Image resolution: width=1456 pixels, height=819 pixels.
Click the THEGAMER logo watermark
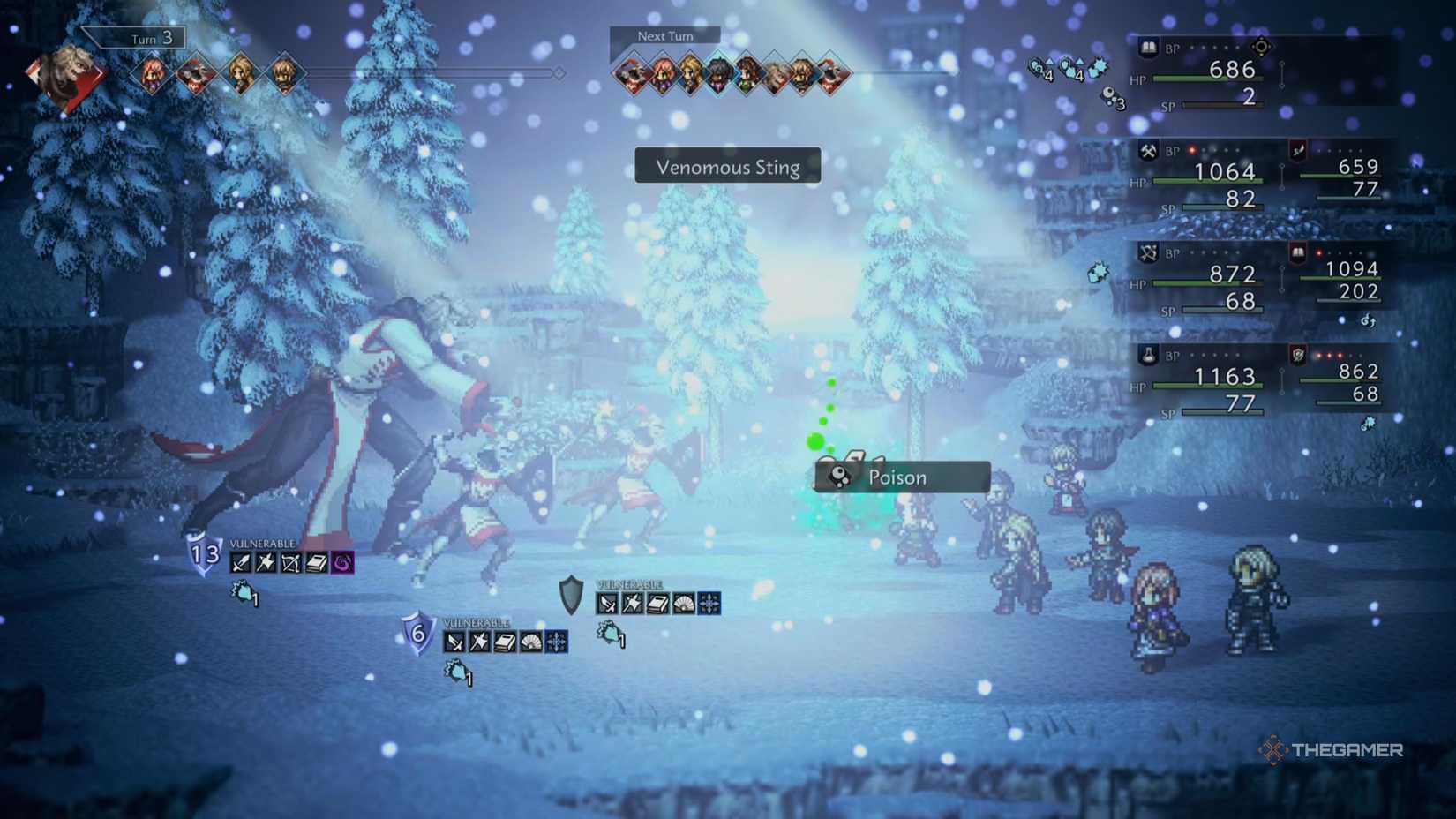pos(1332,751)
